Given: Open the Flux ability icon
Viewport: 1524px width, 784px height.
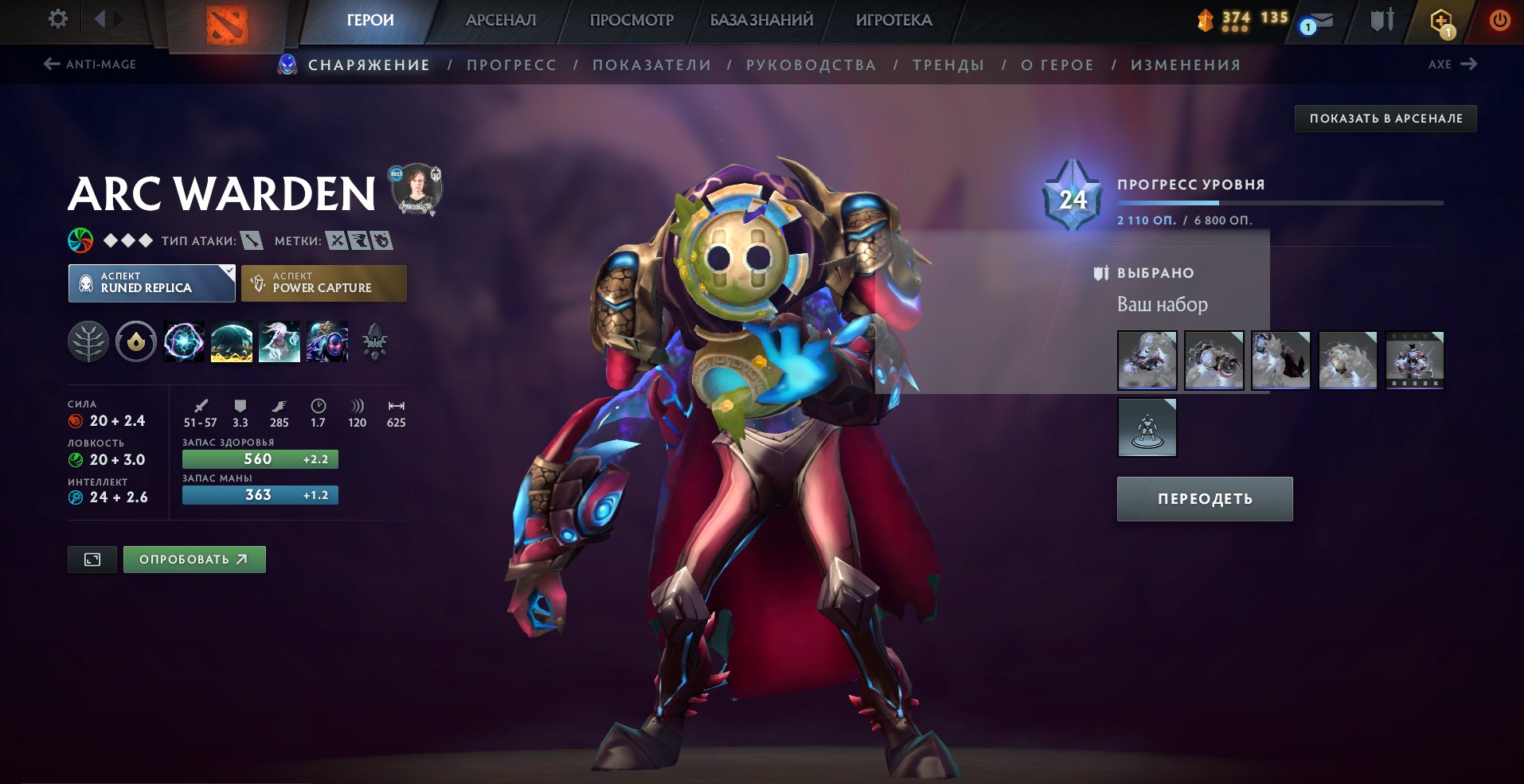Looking at the screenshot, I should click(183, 342).
